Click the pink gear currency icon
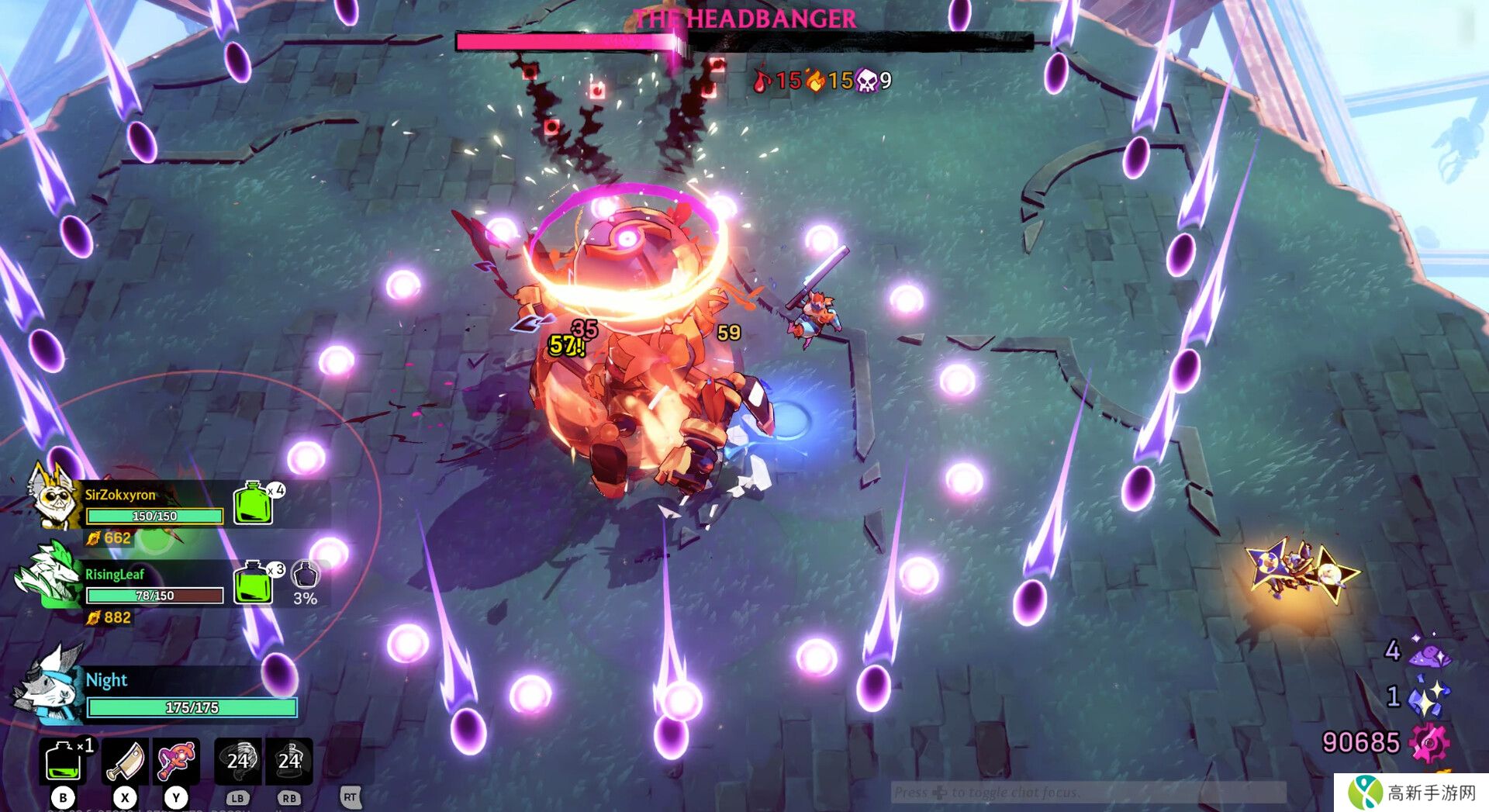The image size is (1489, 812). pos(1429,742)
